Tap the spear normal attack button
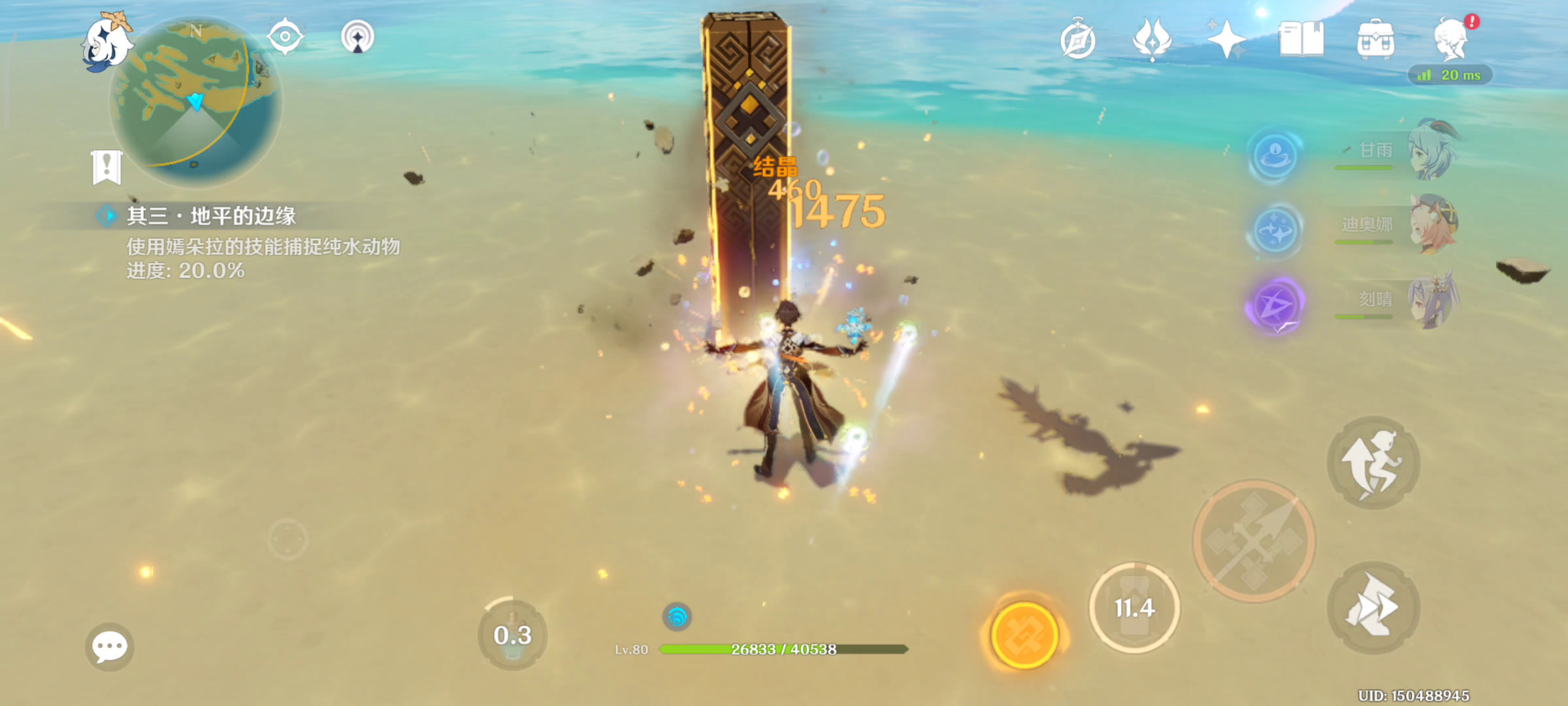Viewport: 1568px width, 706px height. (1254, 541)
